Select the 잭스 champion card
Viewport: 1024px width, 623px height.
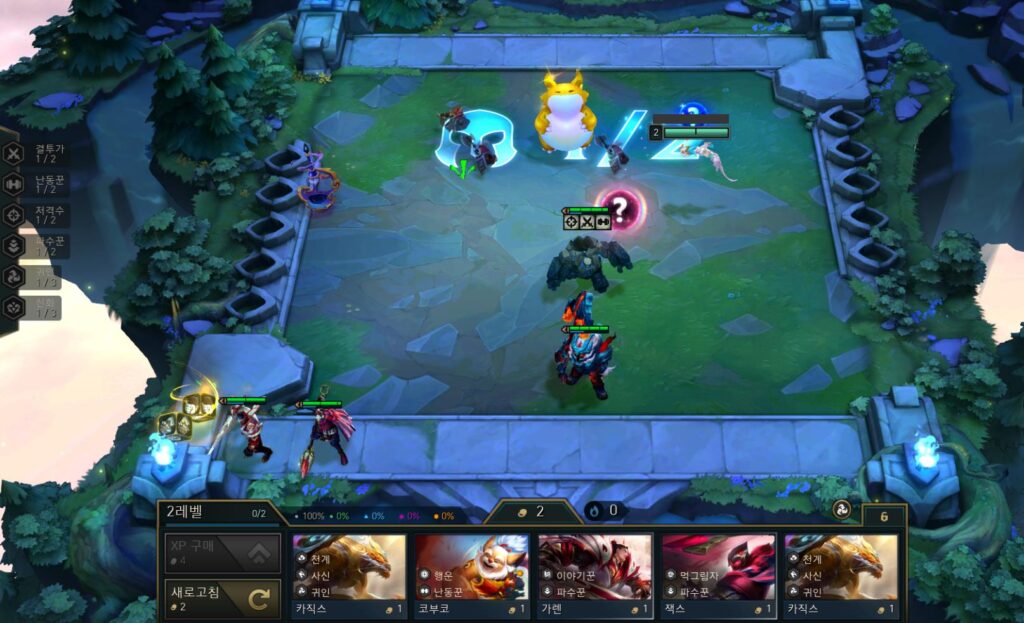point(717,576)
